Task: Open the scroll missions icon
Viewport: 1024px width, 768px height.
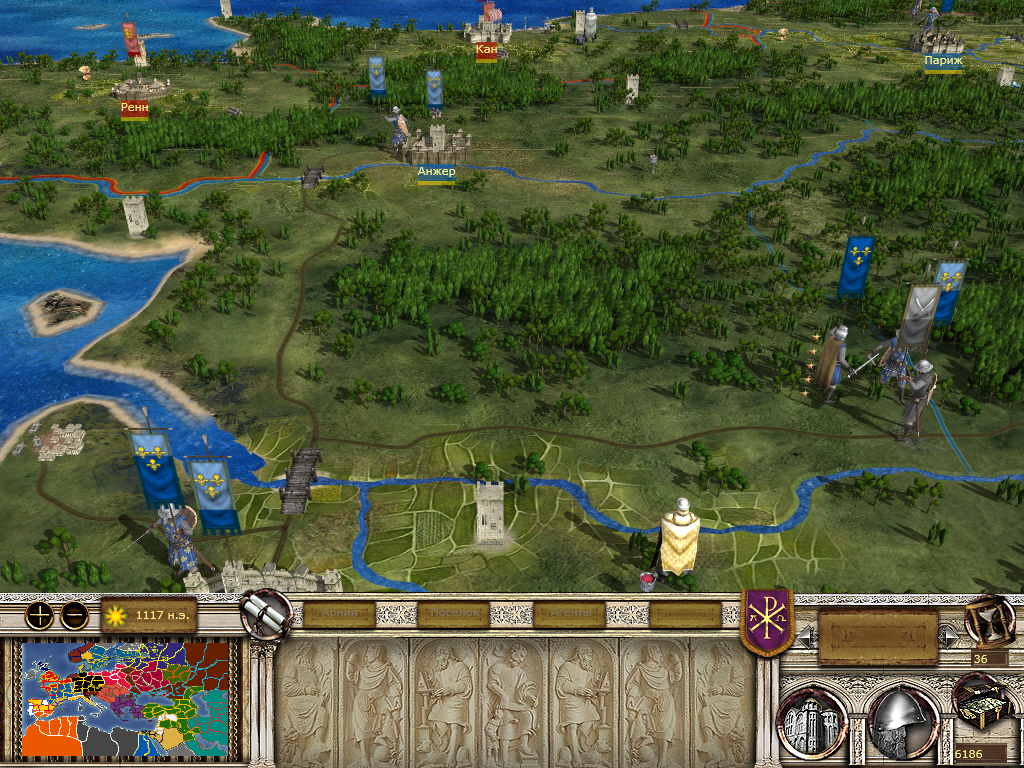Action: (266, 611)
